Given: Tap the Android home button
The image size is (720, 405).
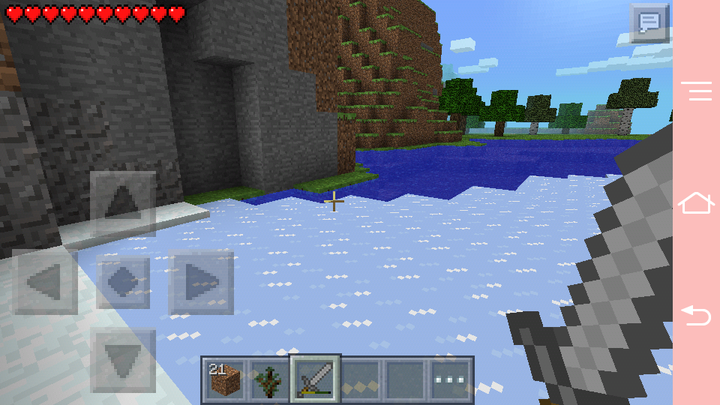Looking at the screenshot, I should point(696,203).
